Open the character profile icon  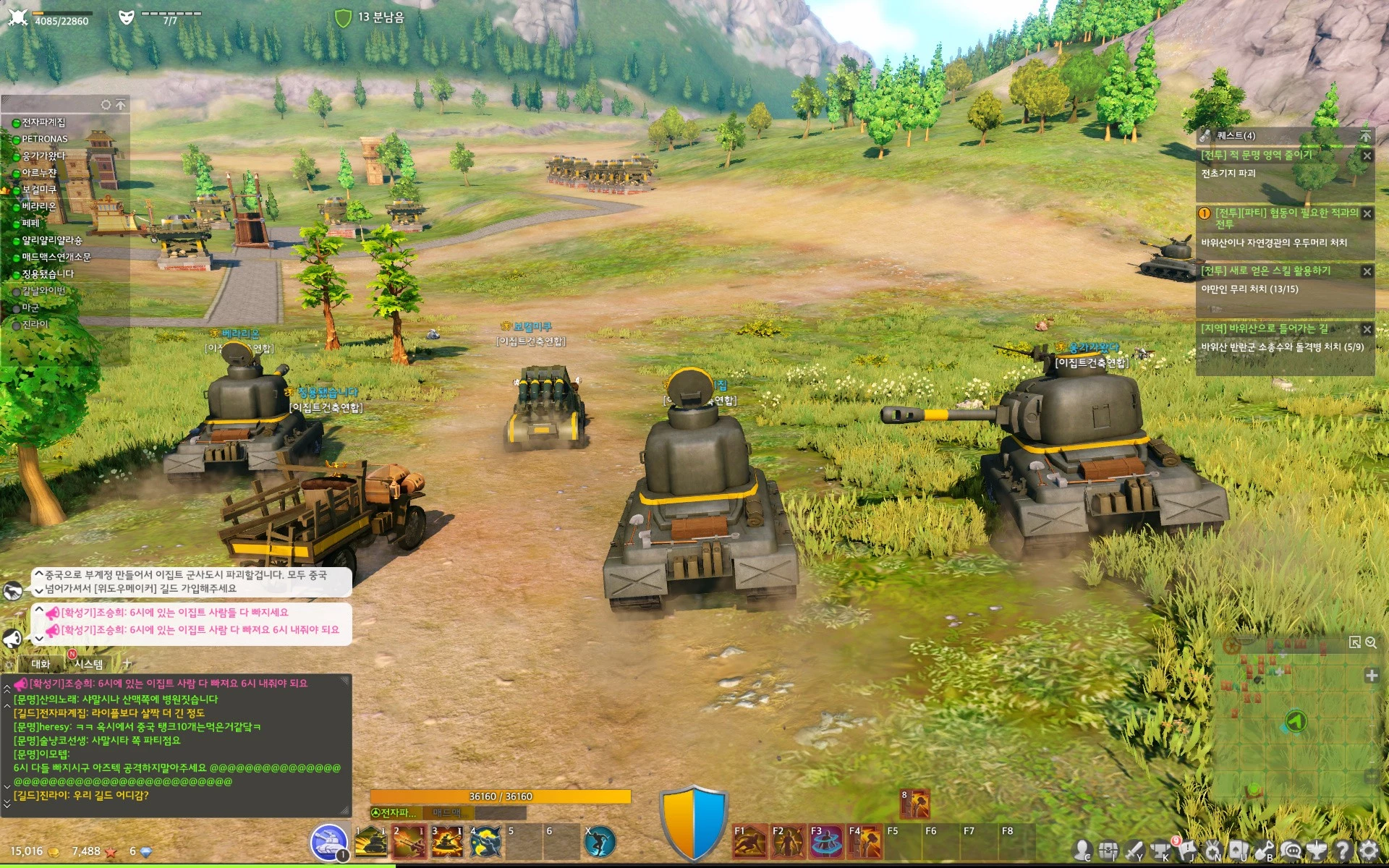click(1082, 851)
